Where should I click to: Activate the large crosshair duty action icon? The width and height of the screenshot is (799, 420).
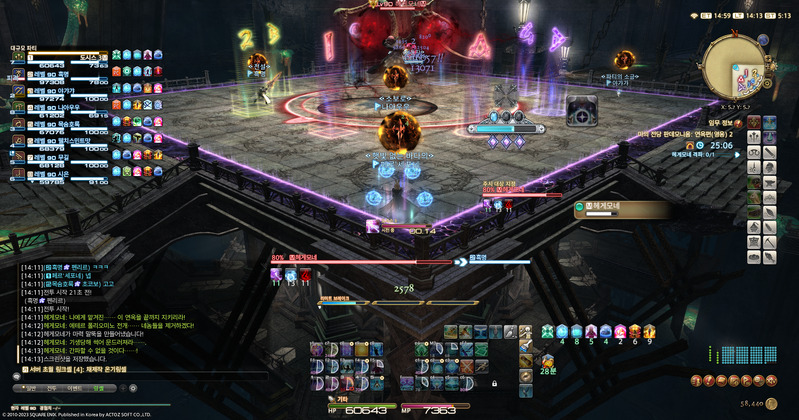click(x=583, y=112)
